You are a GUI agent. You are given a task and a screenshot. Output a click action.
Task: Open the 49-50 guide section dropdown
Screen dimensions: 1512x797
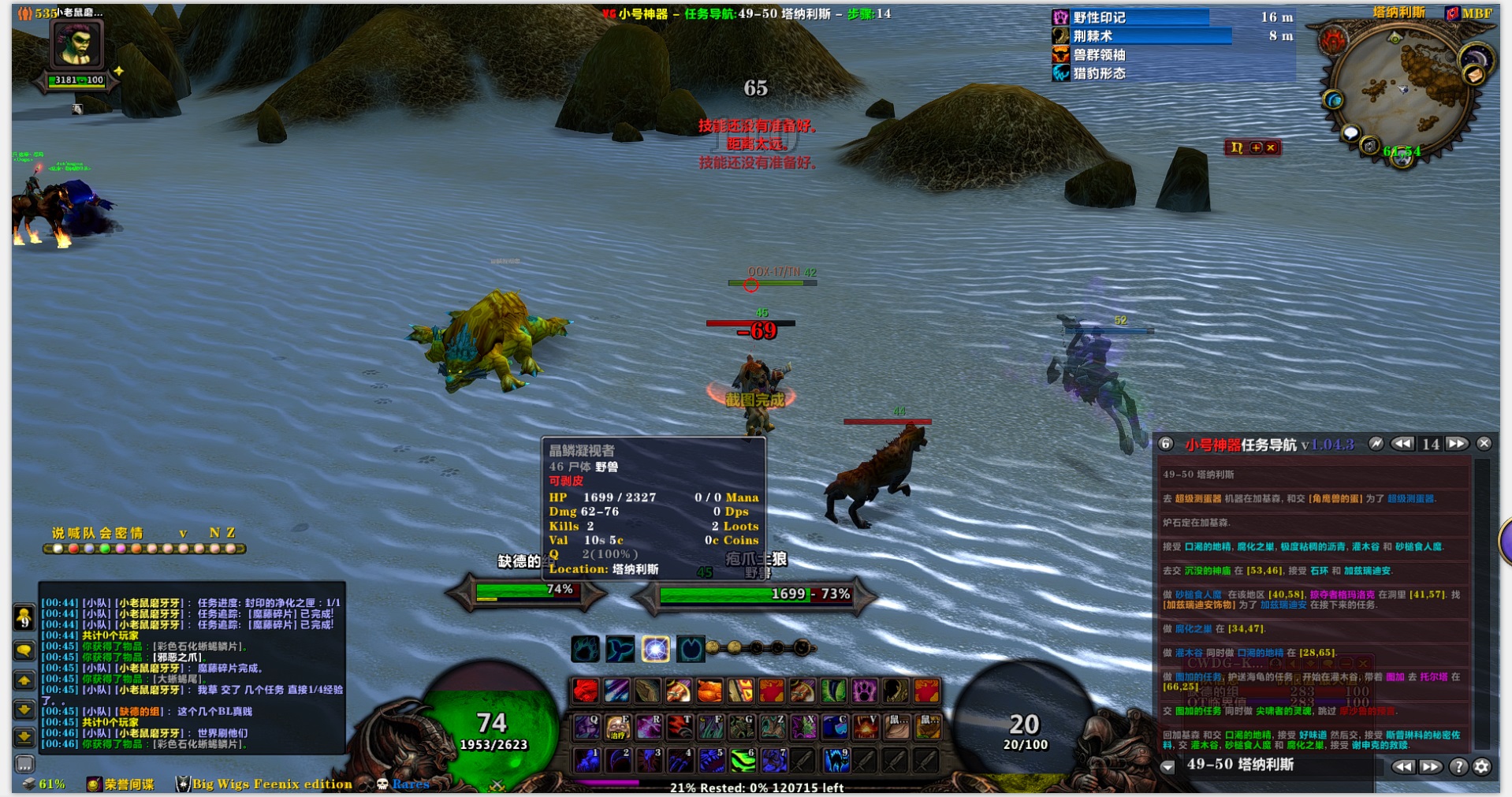1168,766
